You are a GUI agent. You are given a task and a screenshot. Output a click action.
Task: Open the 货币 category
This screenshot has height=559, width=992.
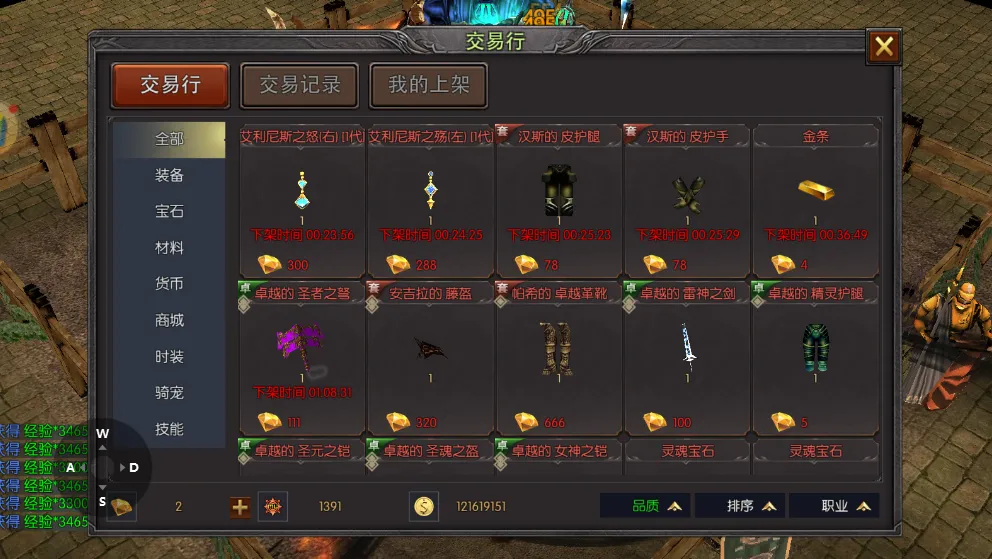[169, 284]
